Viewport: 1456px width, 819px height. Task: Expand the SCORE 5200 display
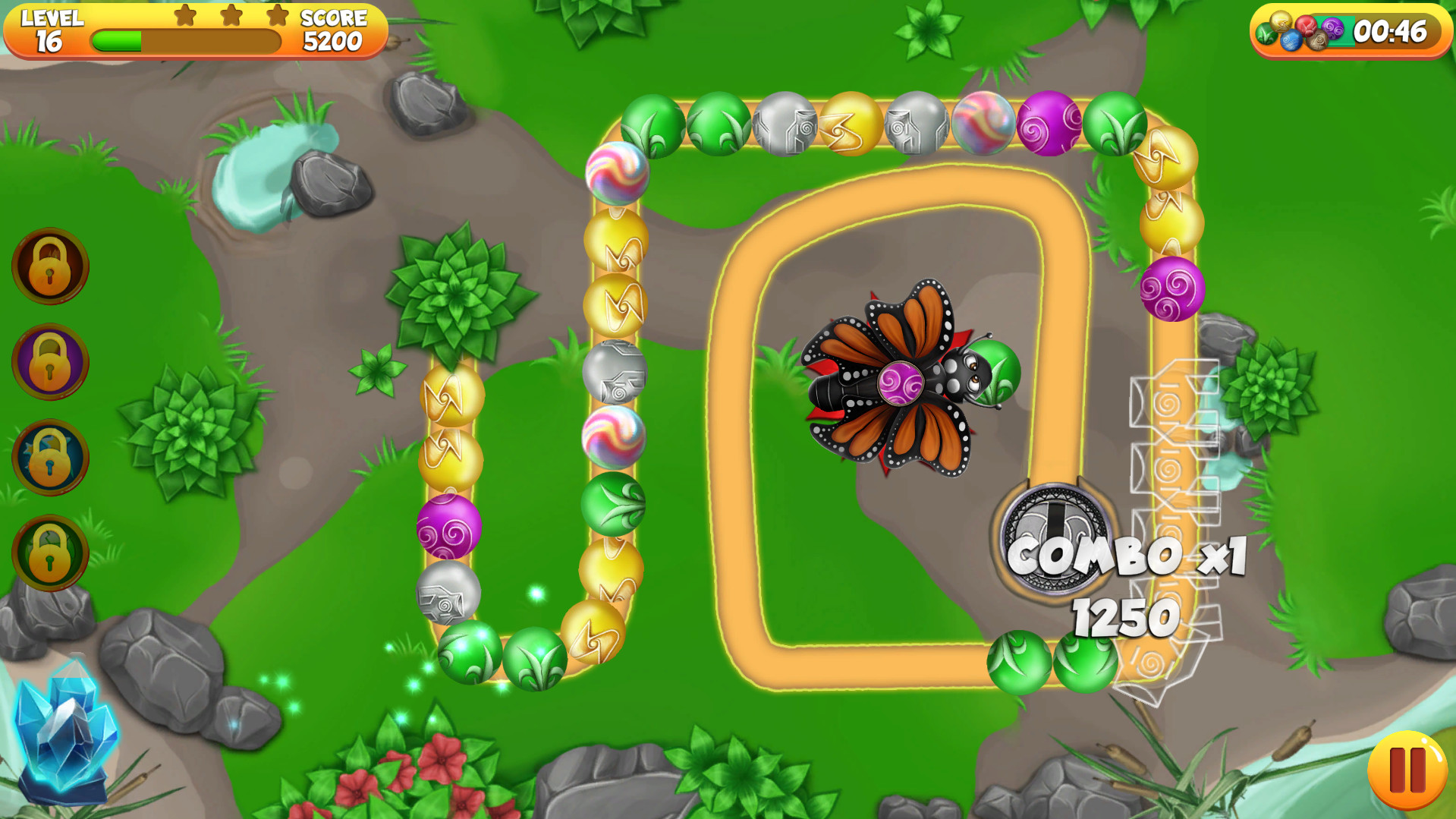tap(332, 29)
